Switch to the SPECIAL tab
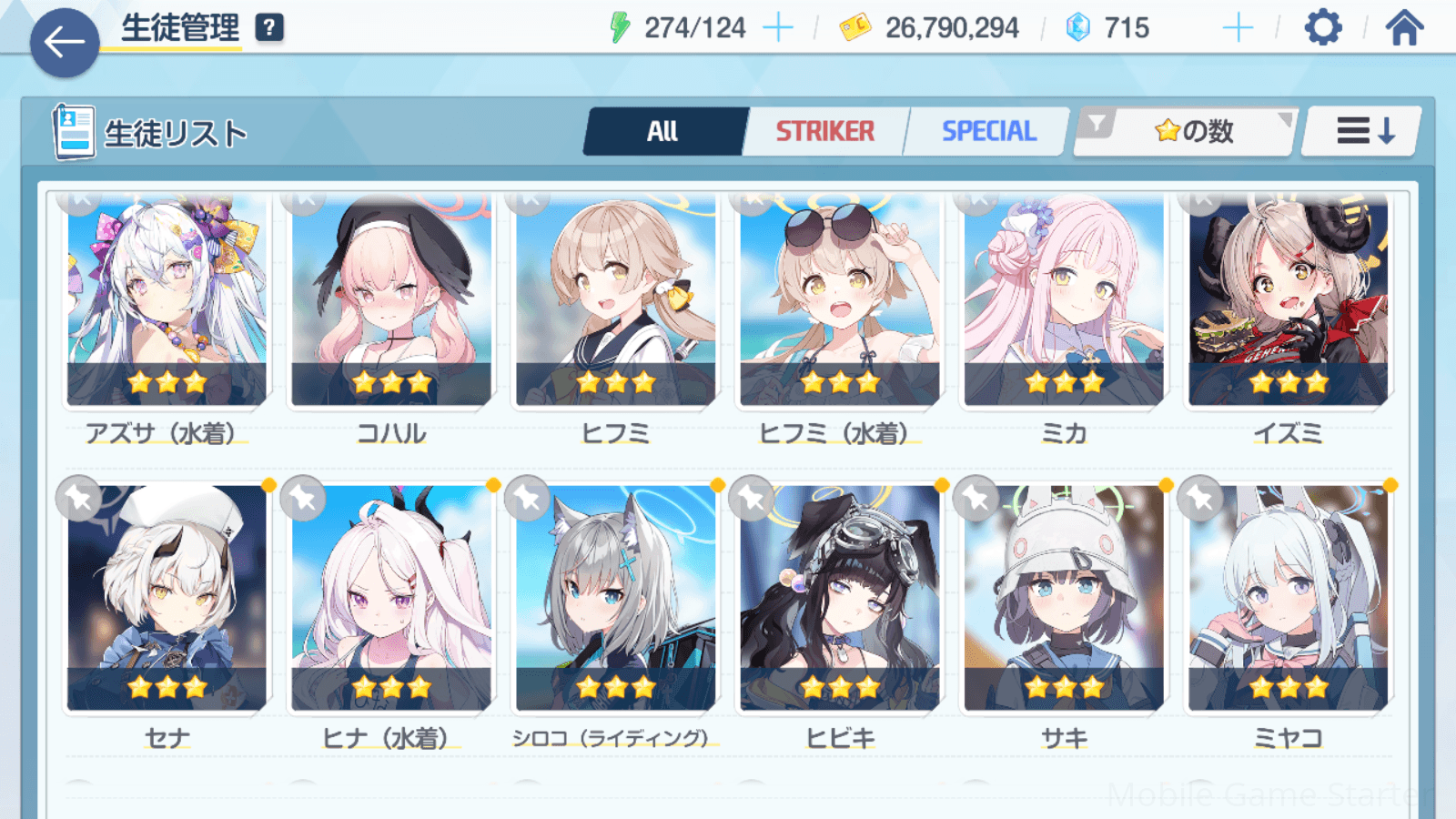The width and height of the screenshot is (1456, 819). coord(988,132)
